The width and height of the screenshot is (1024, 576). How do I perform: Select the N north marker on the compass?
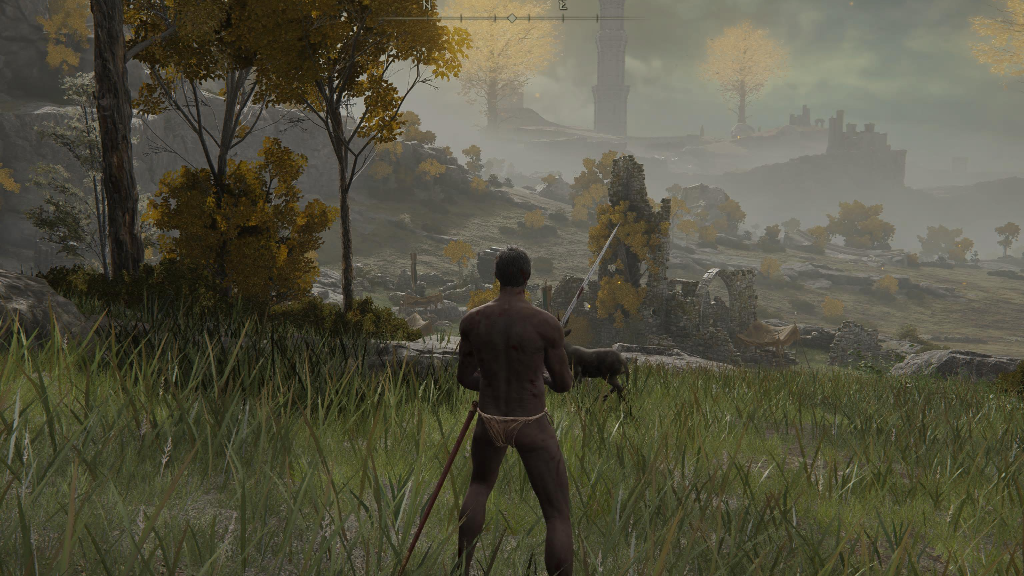[x=427, y=6]
